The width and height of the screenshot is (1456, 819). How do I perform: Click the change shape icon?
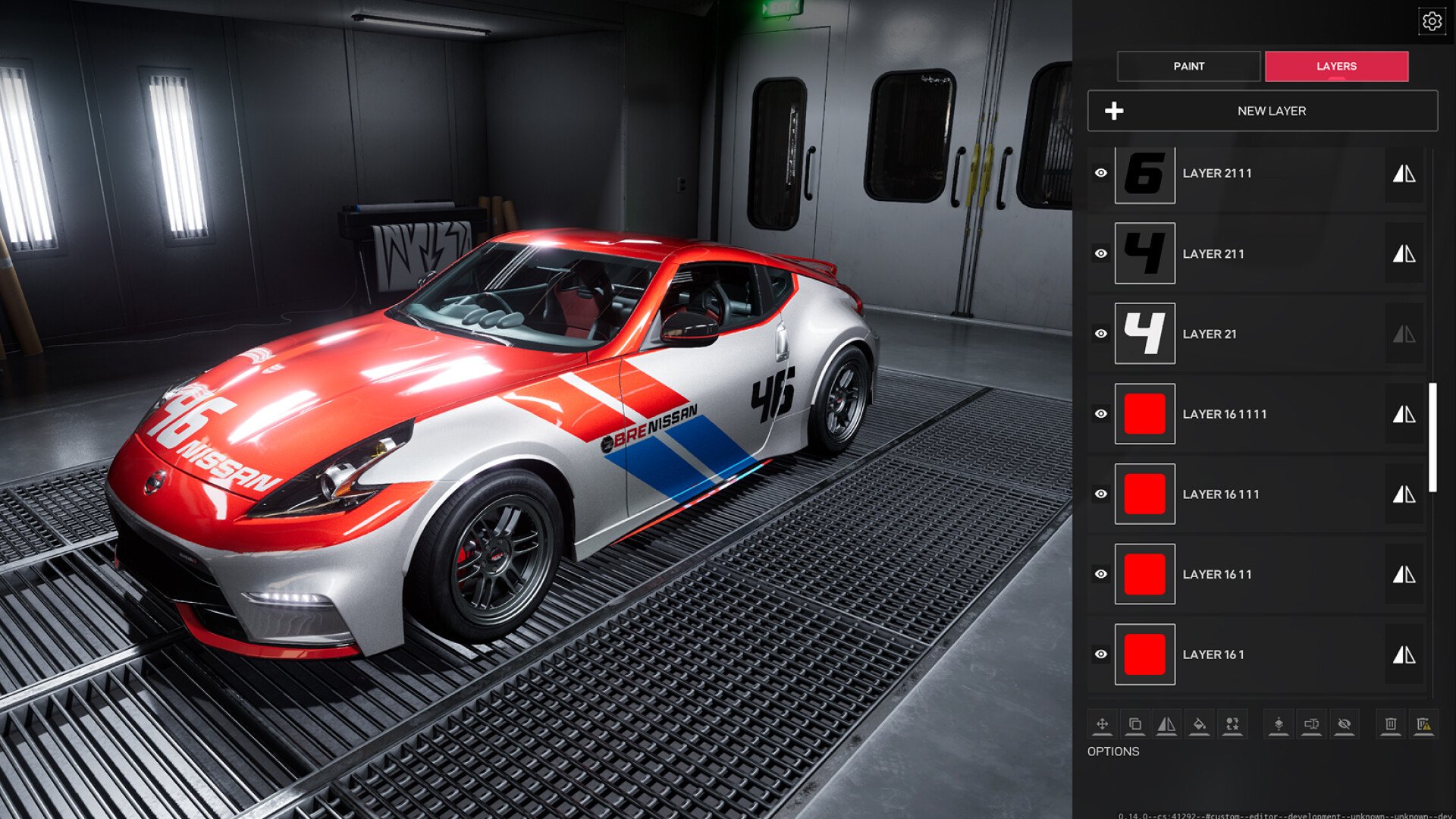click(x=1232, y=724)
